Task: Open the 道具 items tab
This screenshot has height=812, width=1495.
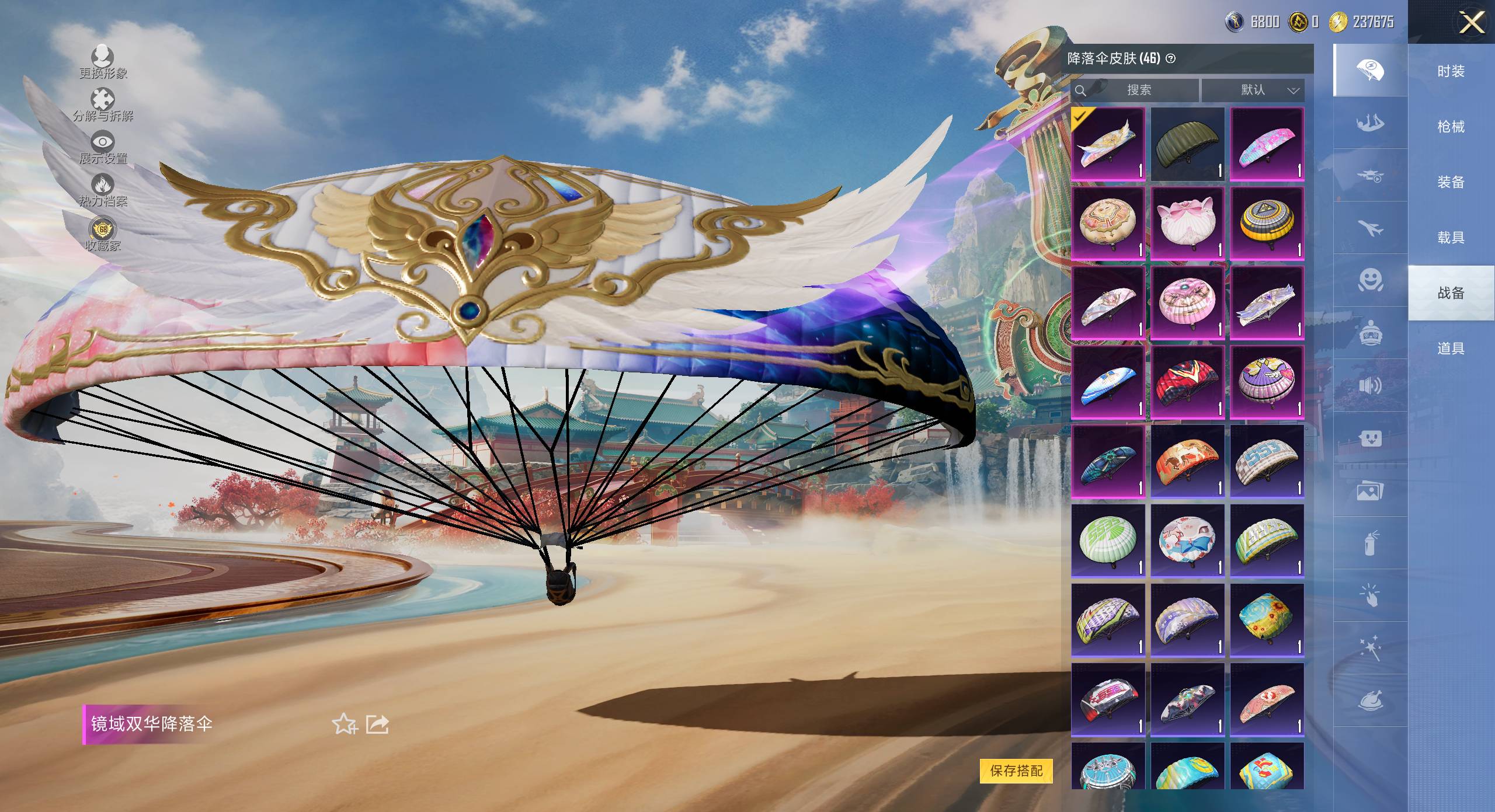Action: (1451, 349)
